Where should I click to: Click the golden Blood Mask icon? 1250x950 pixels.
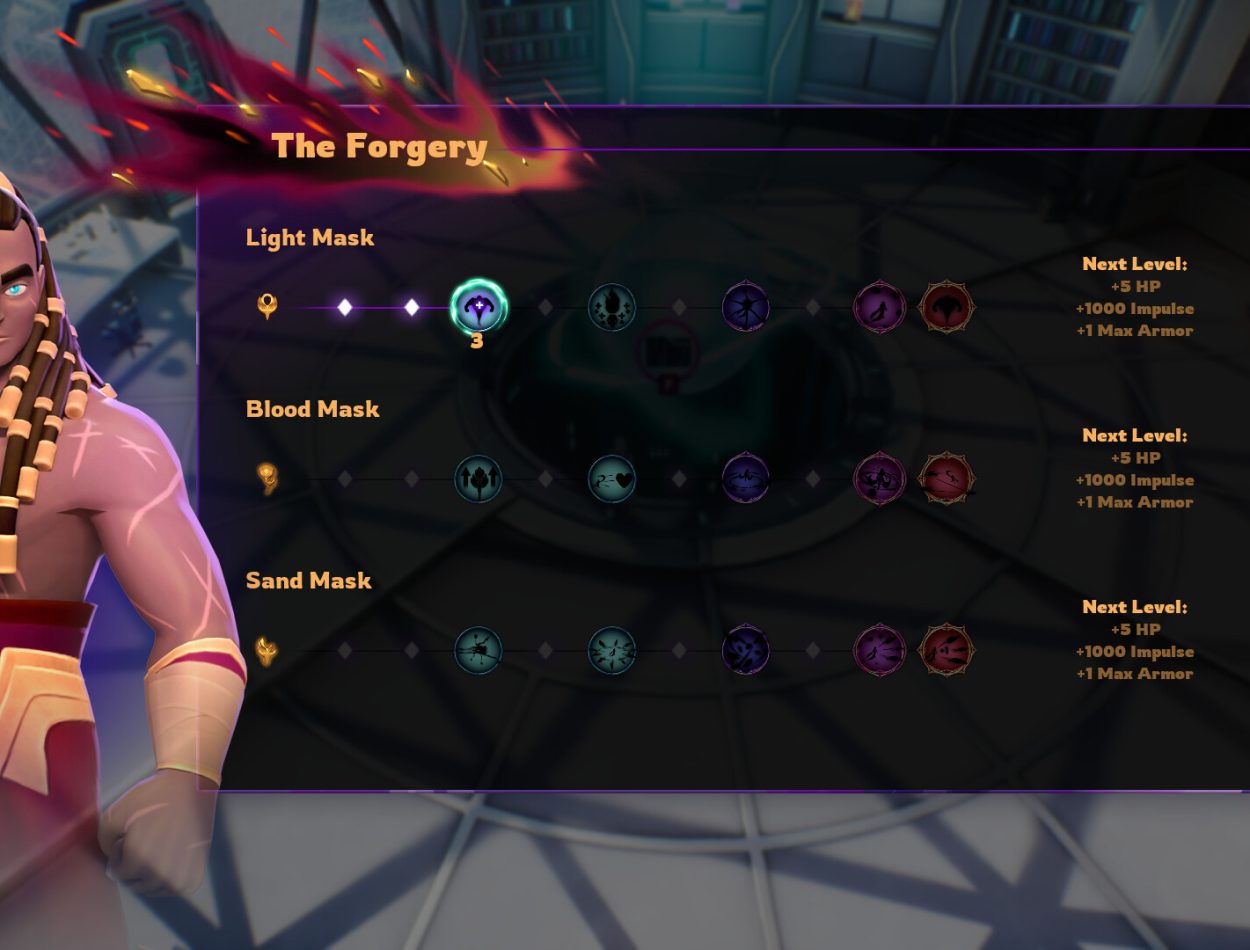[x=267, y=478]
